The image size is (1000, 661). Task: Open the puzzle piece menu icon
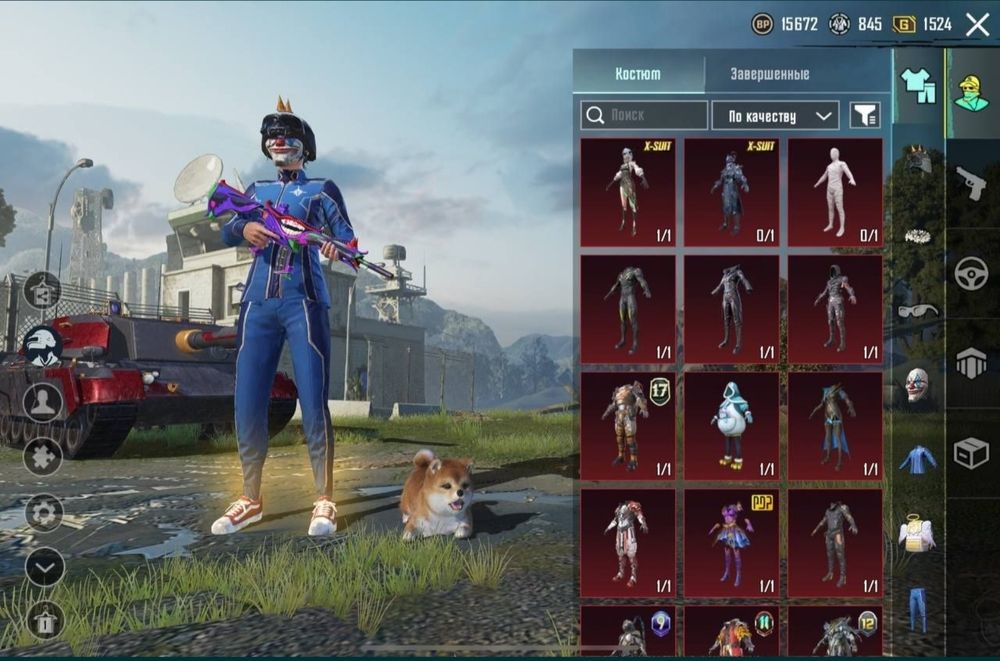click(43, 457)
